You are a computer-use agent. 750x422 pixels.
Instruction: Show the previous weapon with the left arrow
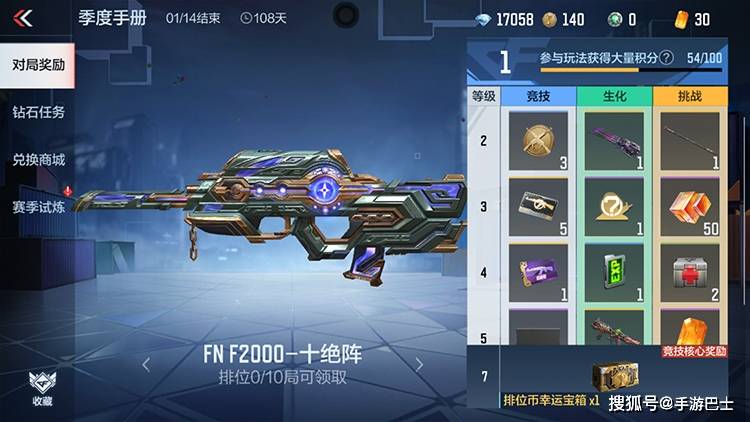coord(146,364)
